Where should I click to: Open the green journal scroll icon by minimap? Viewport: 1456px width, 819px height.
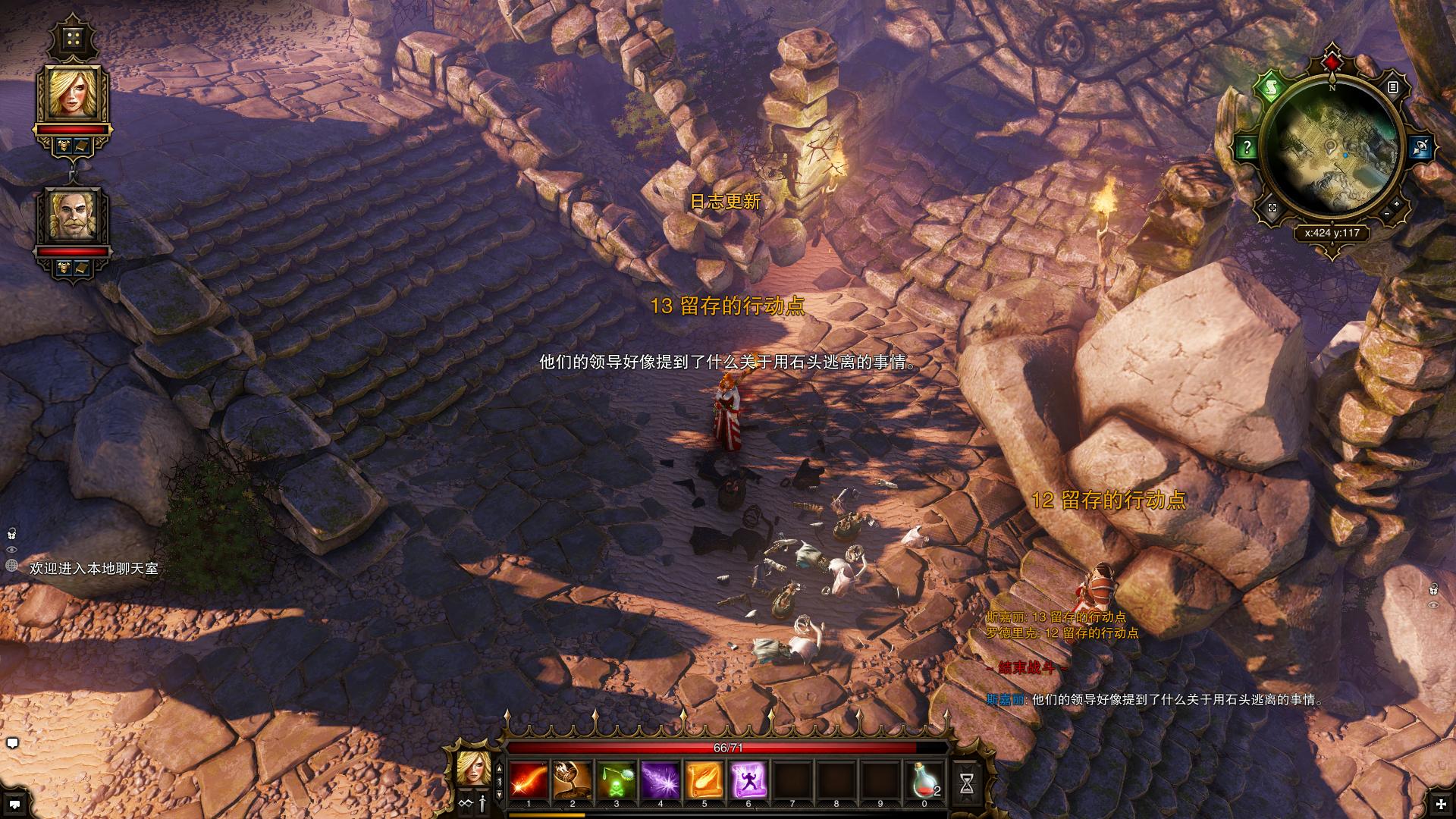coord(1269,88)
